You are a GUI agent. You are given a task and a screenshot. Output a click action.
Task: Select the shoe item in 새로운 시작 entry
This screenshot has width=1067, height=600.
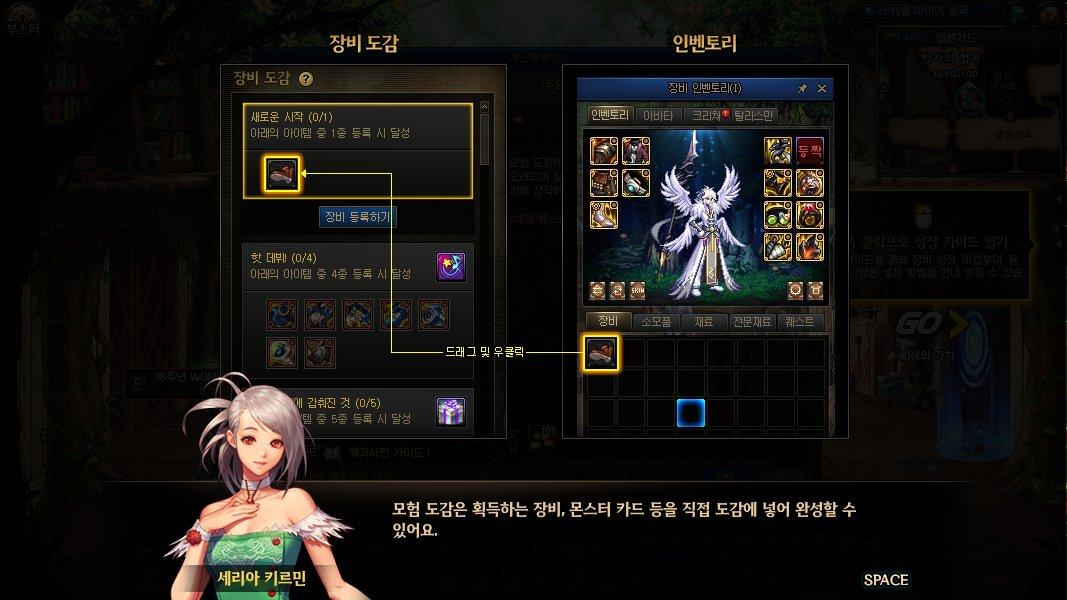tap(282, 174)
